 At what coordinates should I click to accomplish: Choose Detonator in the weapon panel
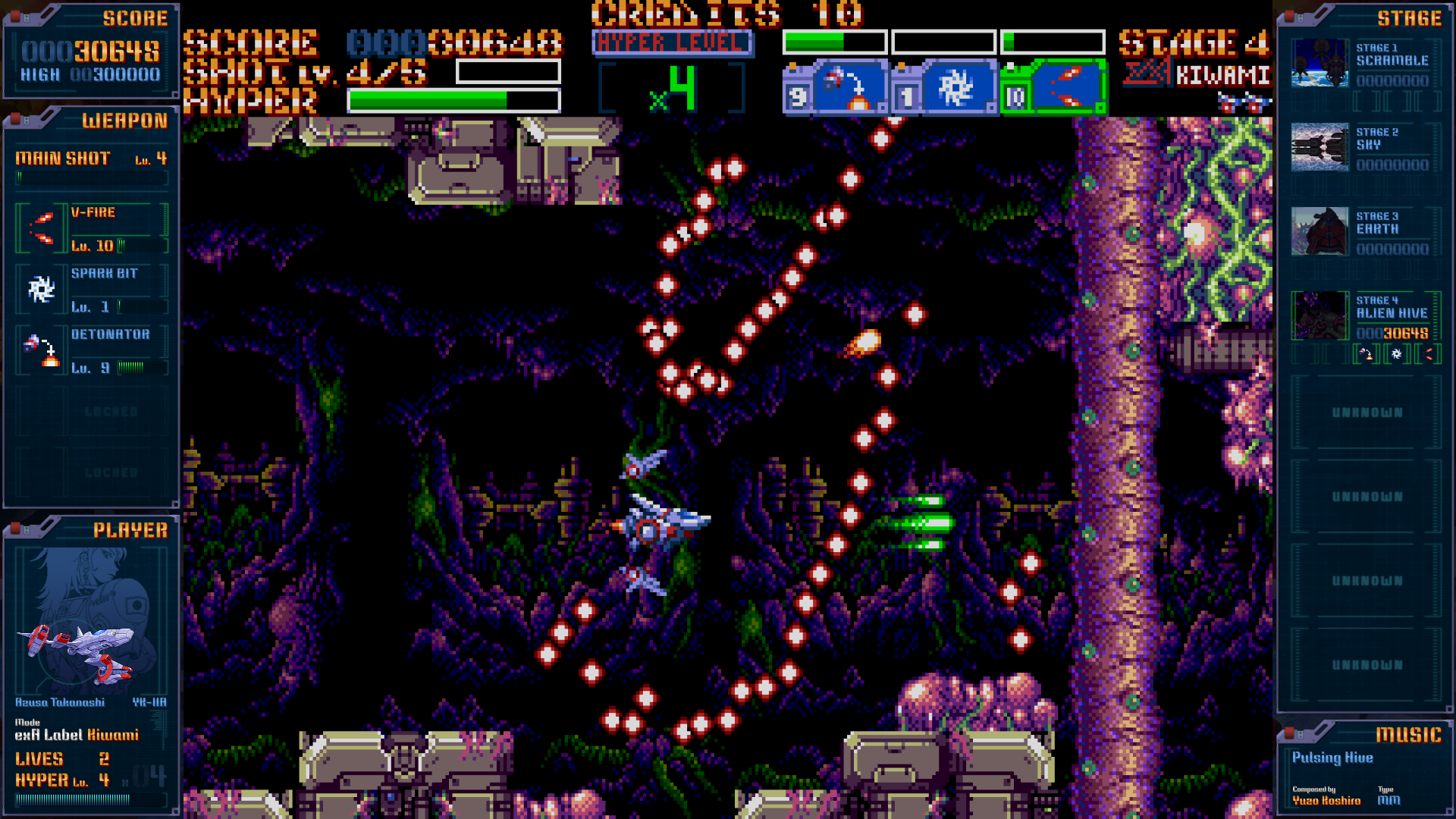coord(91,351)
